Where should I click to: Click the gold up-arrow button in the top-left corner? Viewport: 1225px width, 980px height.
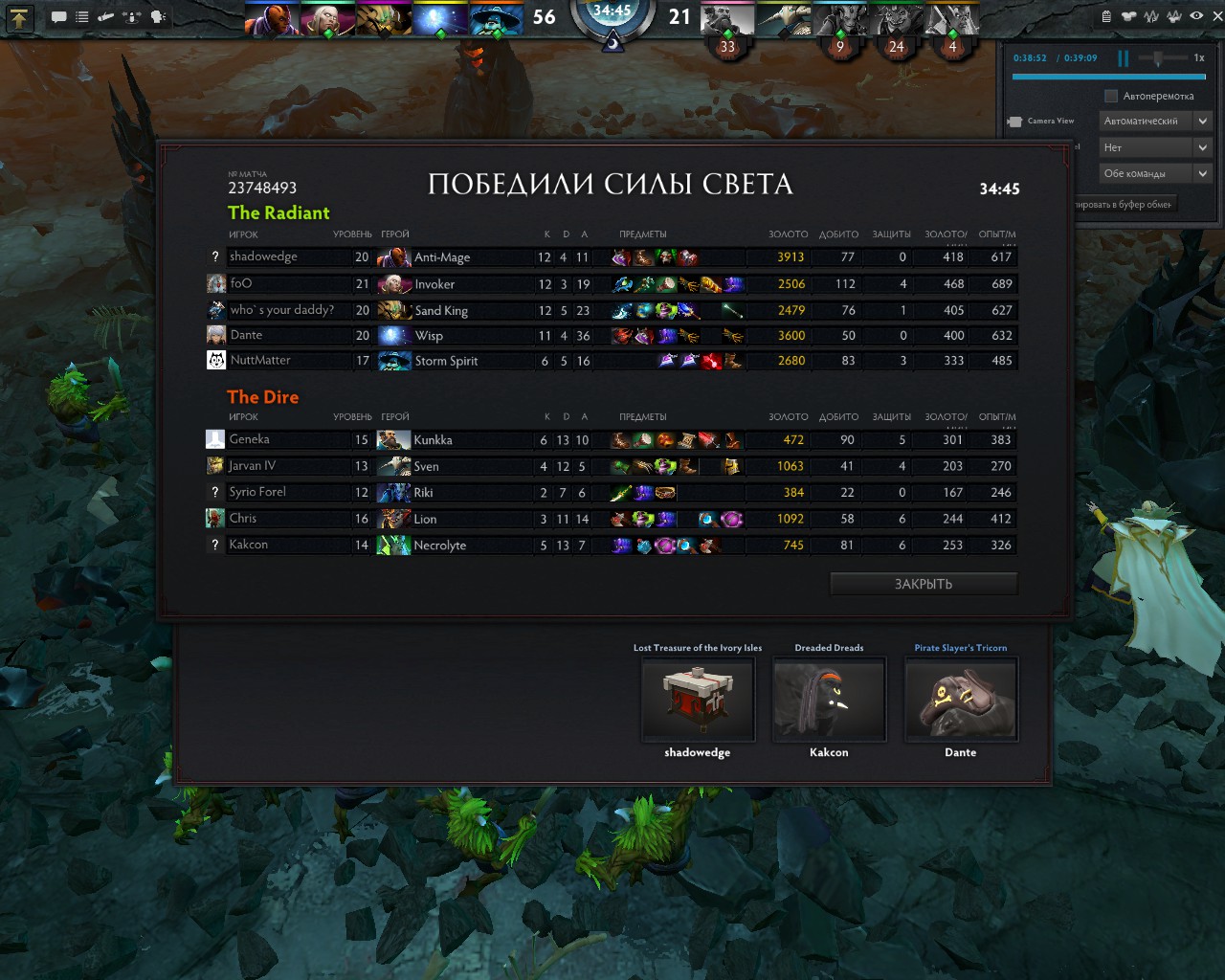coord(19,17)
